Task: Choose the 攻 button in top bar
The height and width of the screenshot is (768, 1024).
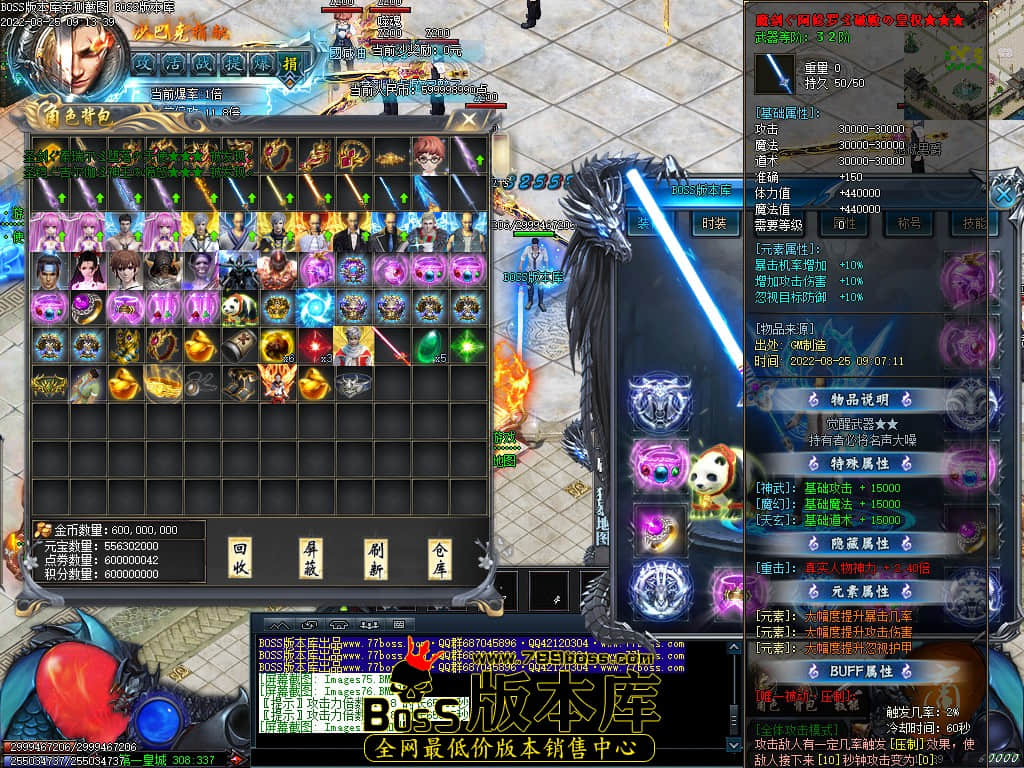Action: pyautogui.click(x=144, y=64)
